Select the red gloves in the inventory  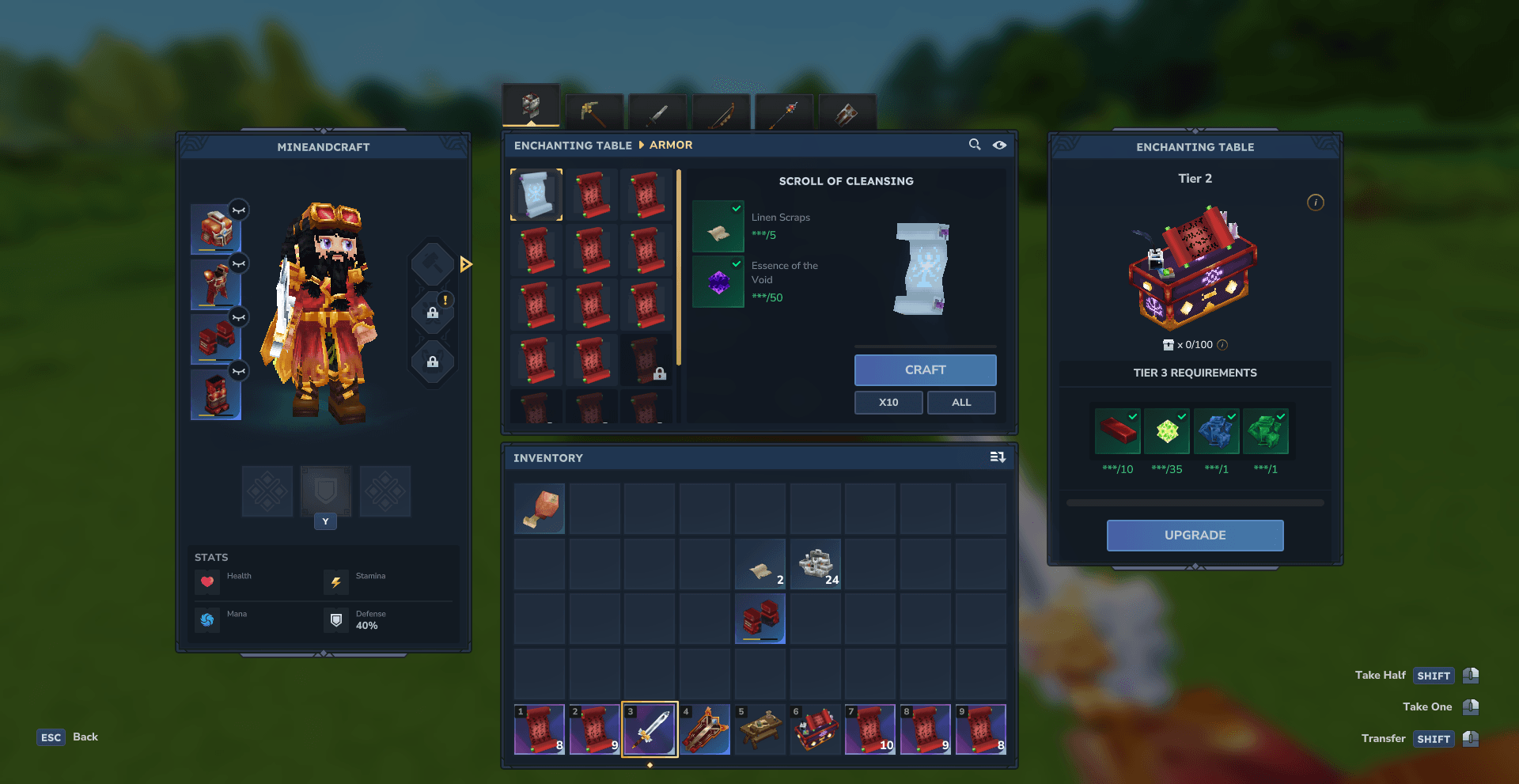click(760, 619)
